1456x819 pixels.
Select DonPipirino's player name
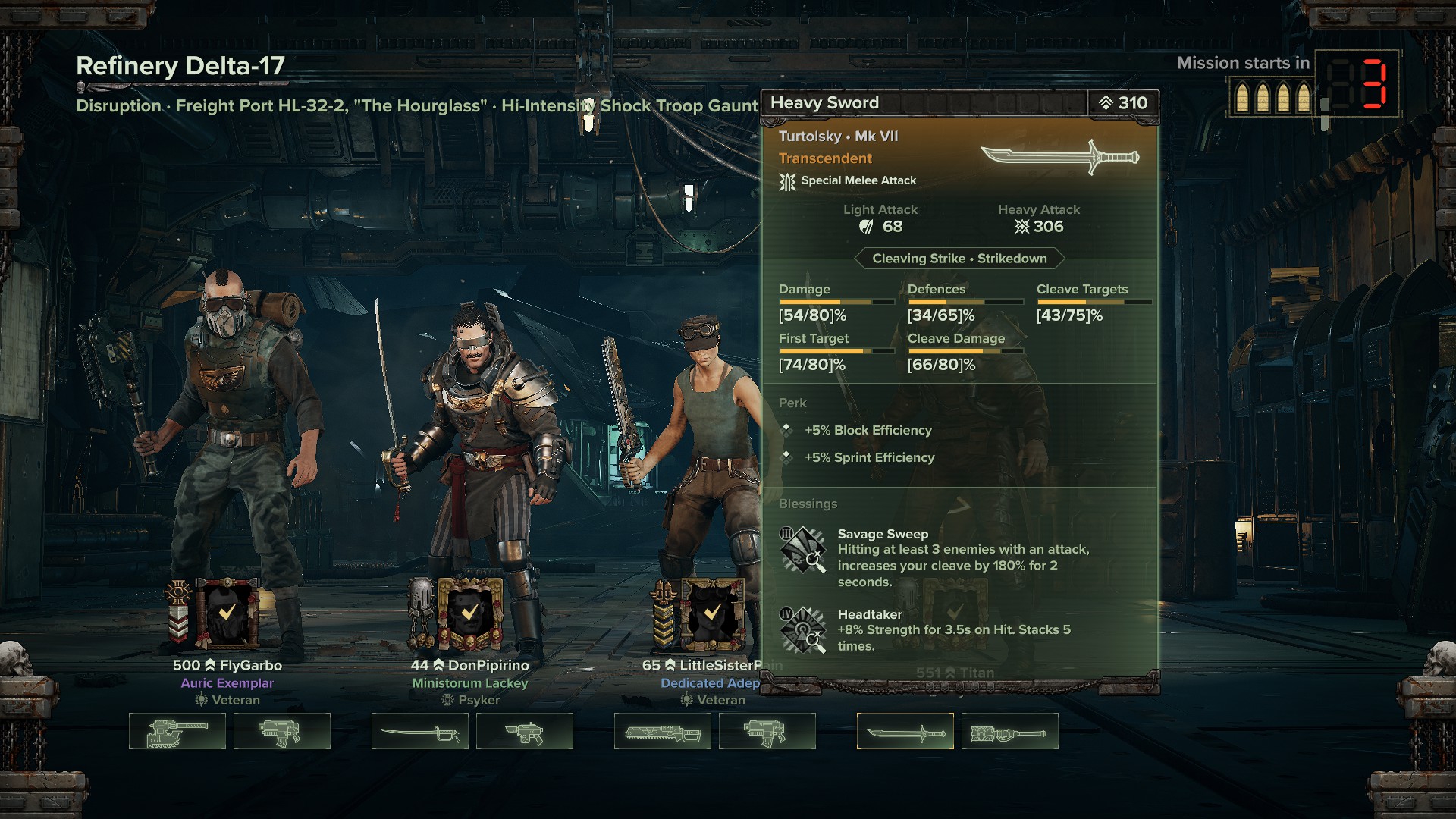(488, 665)
